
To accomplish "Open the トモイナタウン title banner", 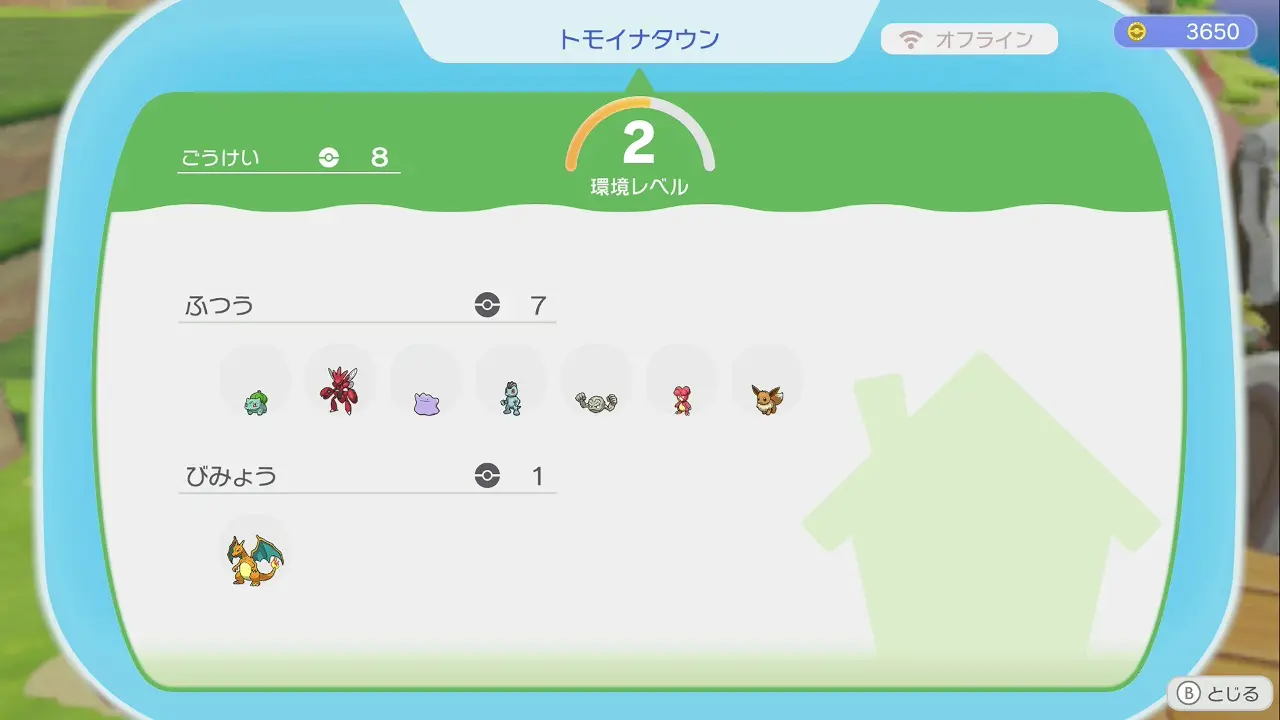I will pos(639,37).
